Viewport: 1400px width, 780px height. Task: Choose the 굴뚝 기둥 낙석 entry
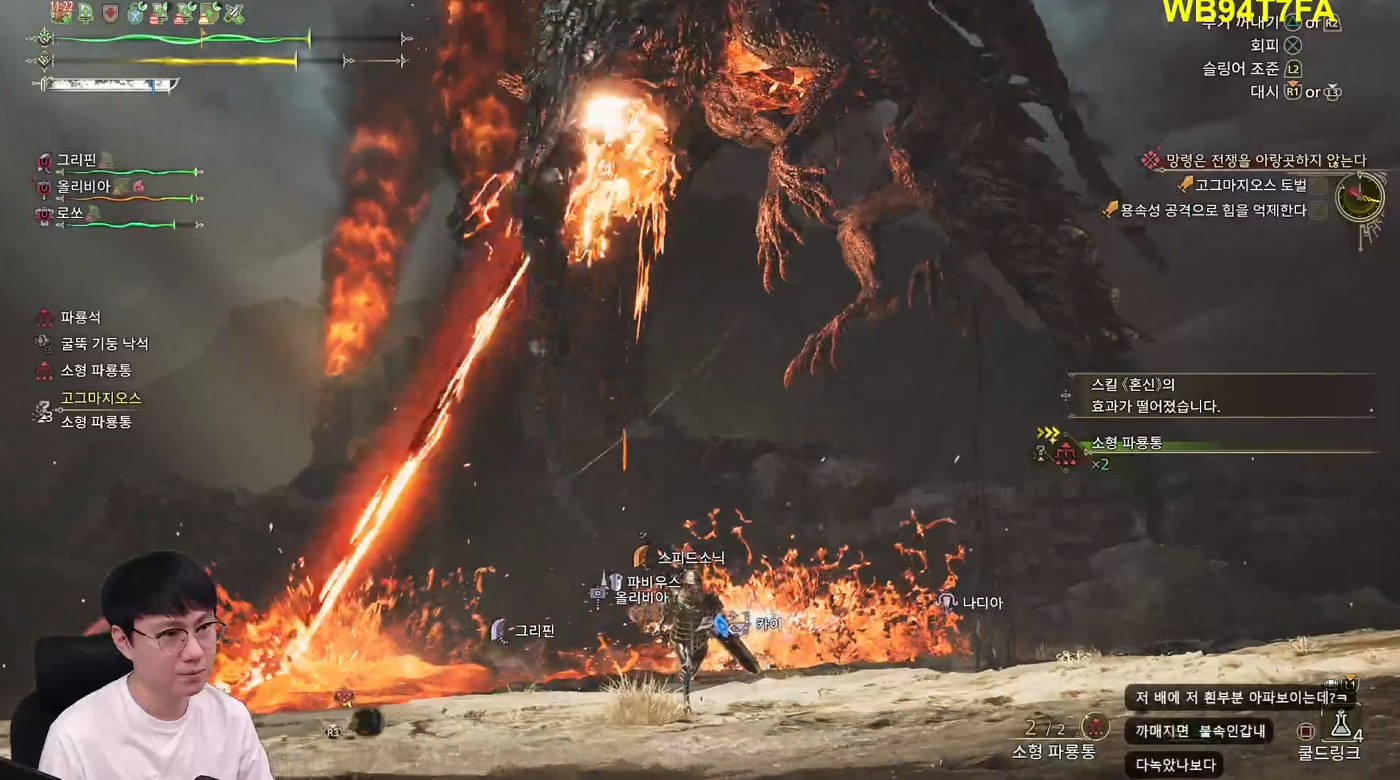pyautogui.click(x=104, y=343)
